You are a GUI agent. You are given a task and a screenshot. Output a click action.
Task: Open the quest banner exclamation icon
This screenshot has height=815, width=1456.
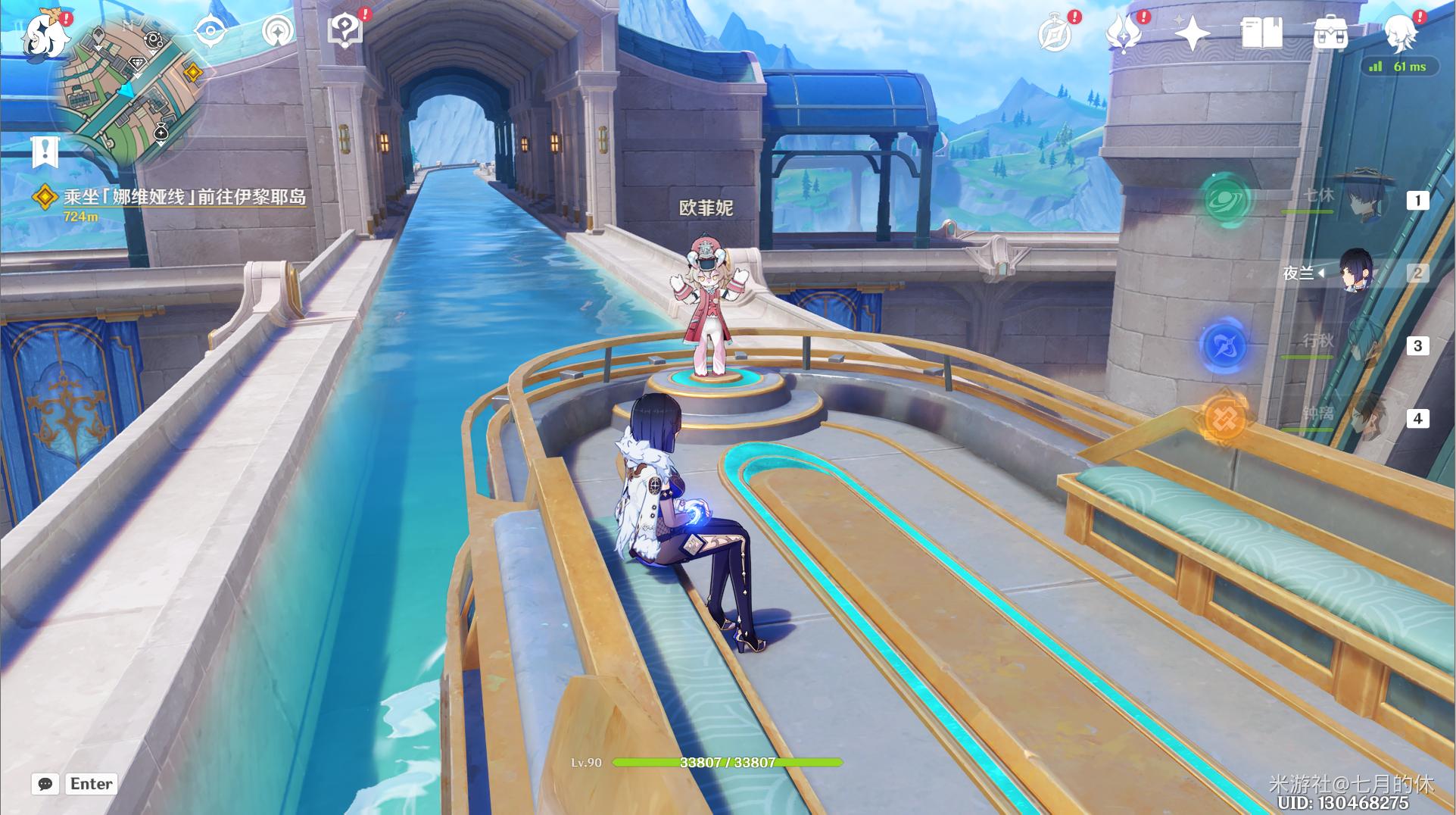[45, 151]
